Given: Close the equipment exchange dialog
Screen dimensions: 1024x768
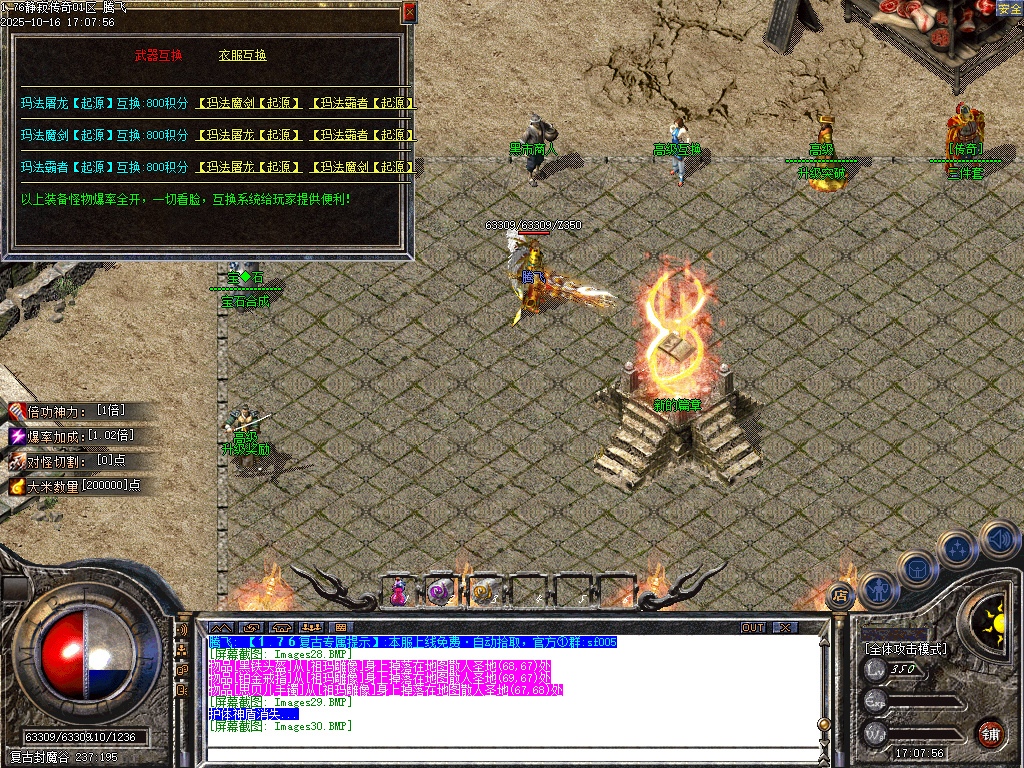Looking at the screenshot, I should [409, 13].
